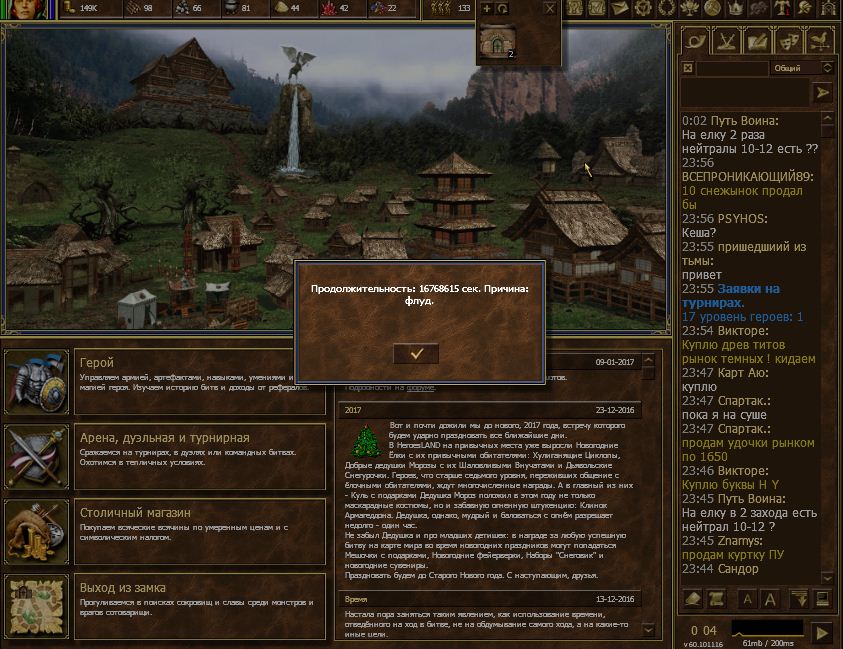The width and height of the screenshot is (843, 649).
Task: Click the plus button in gate popup
Action: click(487, 8)
